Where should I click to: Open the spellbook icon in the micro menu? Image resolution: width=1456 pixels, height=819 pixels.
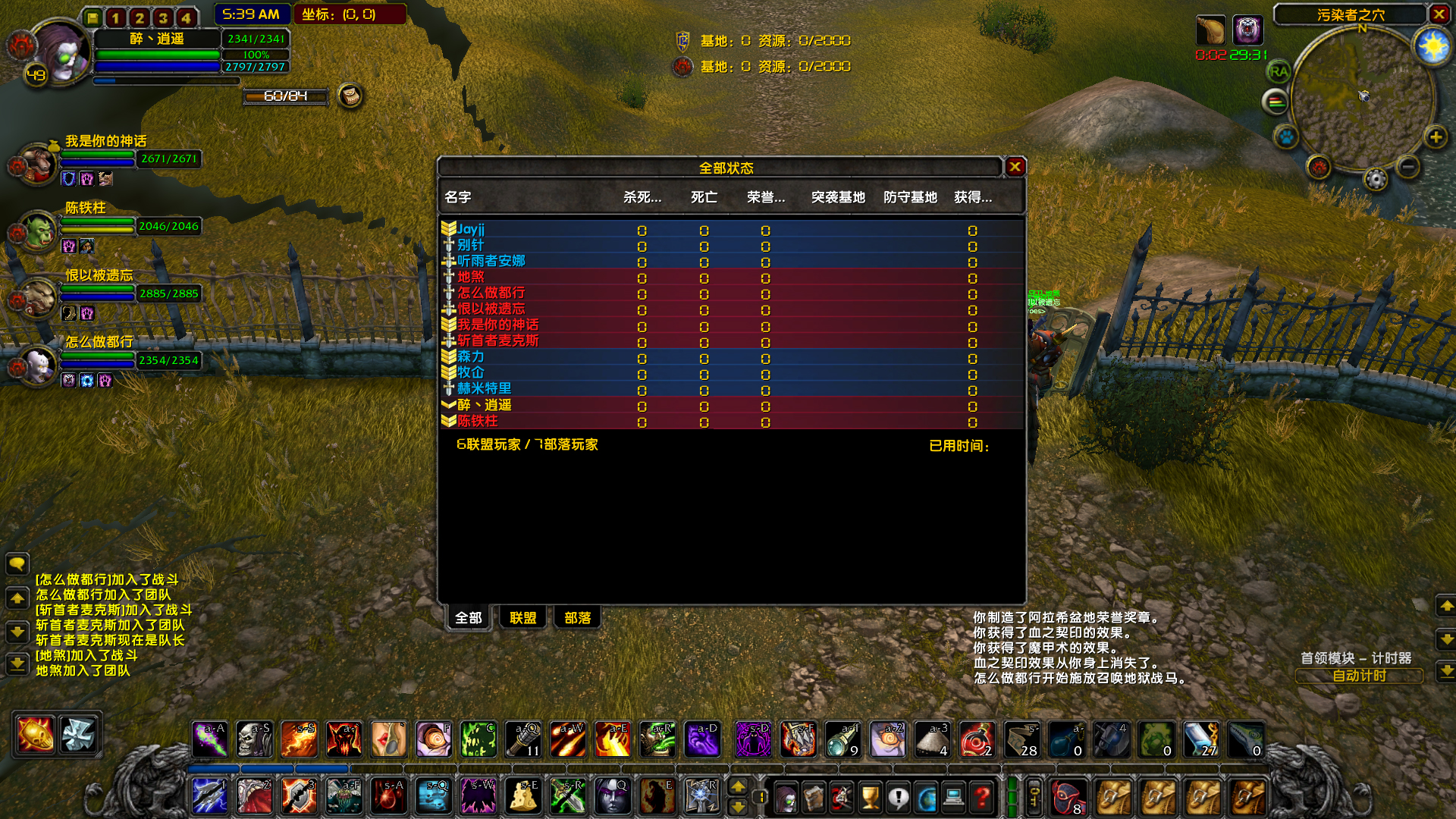[814, 795]
